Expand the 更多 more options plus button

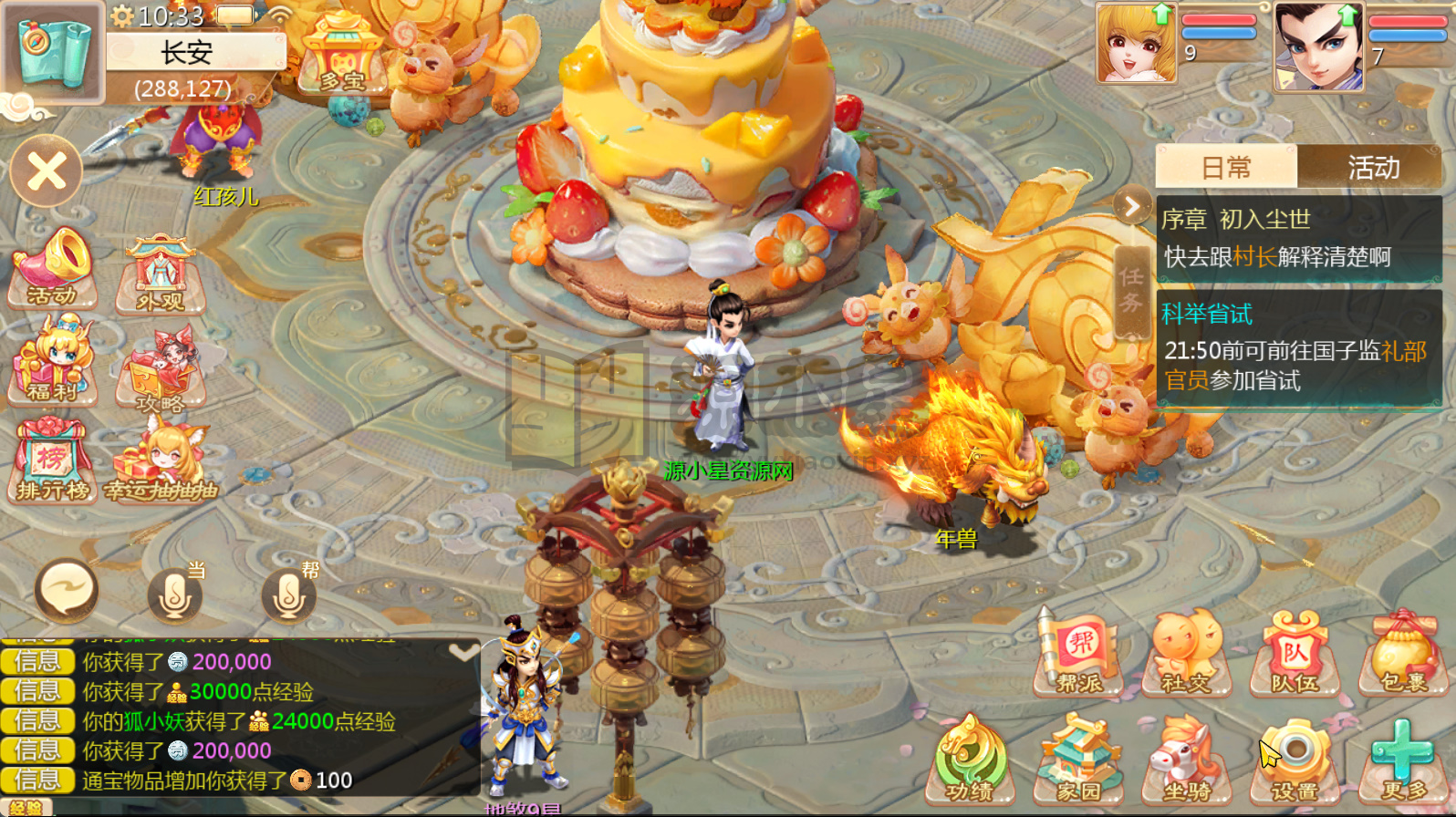(1404, 760)
